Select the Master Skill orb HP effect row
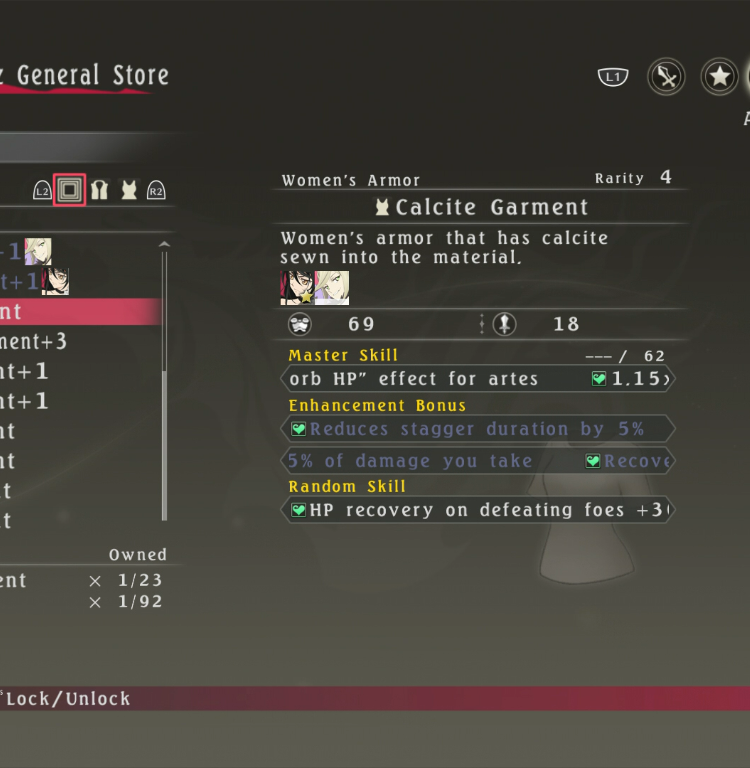 pos(477,379)
